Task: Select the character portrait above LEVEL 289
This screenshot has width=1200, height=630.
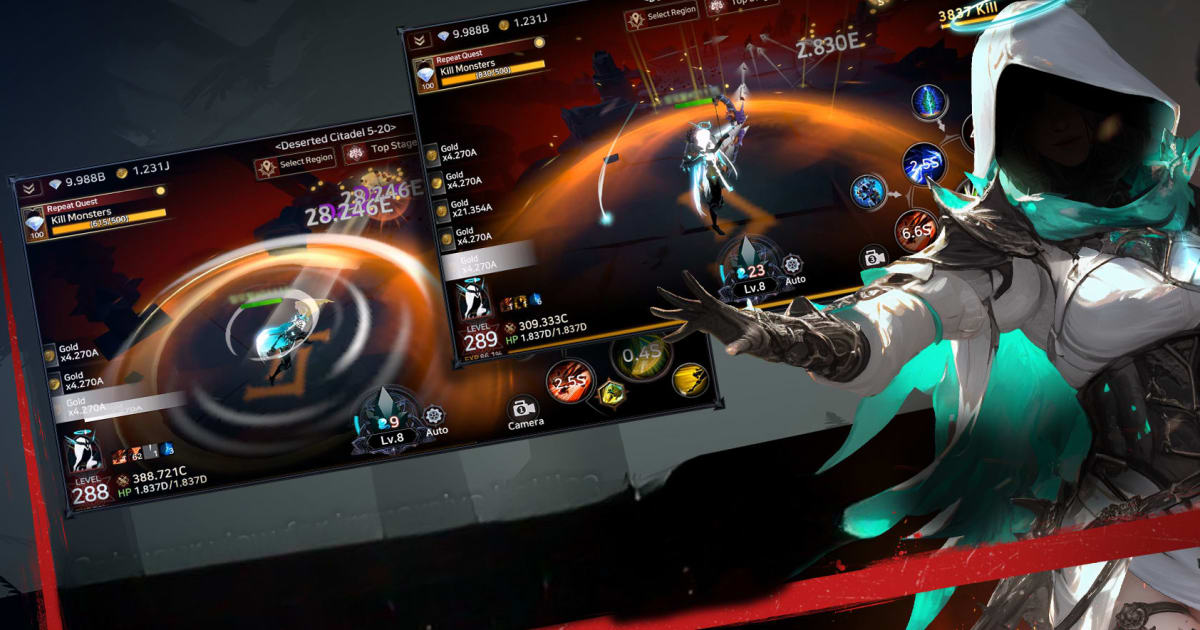Action: 475,300
